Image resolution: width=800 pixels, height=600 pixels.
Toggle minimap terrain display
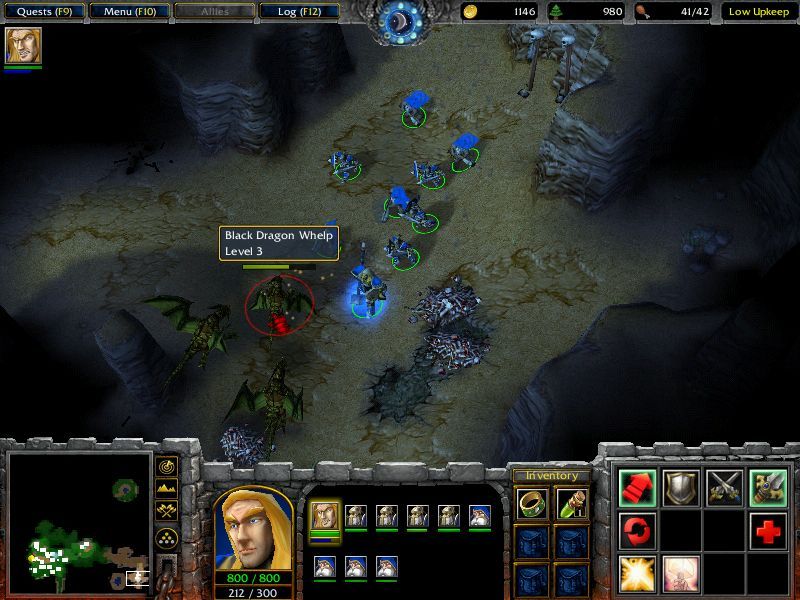click(167, 489)
